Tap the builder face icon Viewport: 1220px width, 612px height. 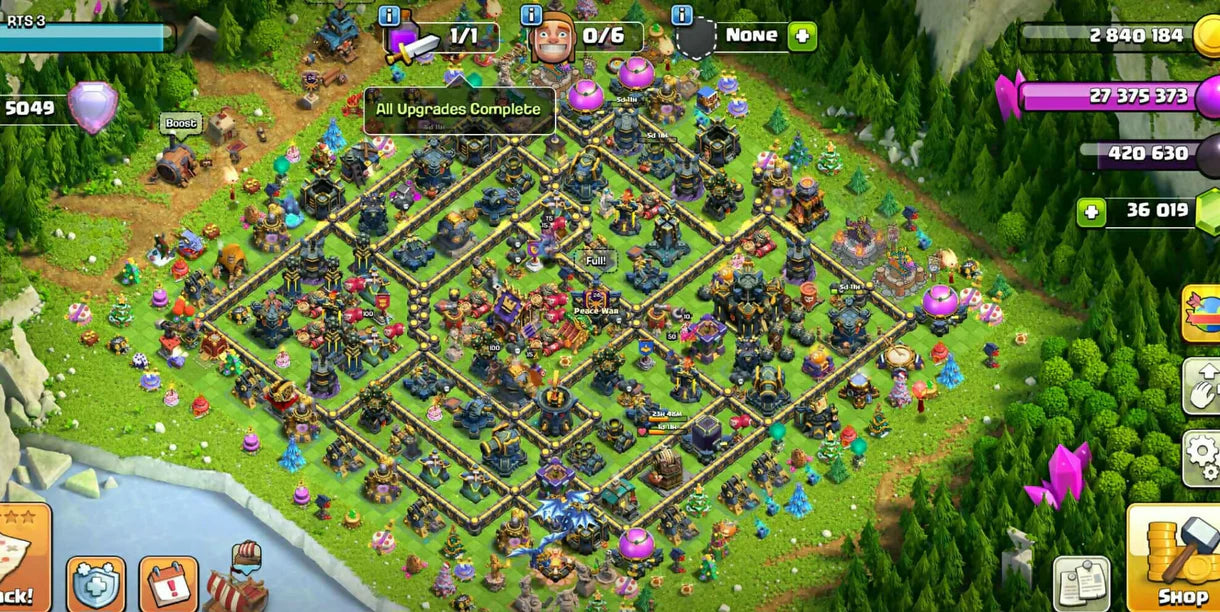point(553,40)
